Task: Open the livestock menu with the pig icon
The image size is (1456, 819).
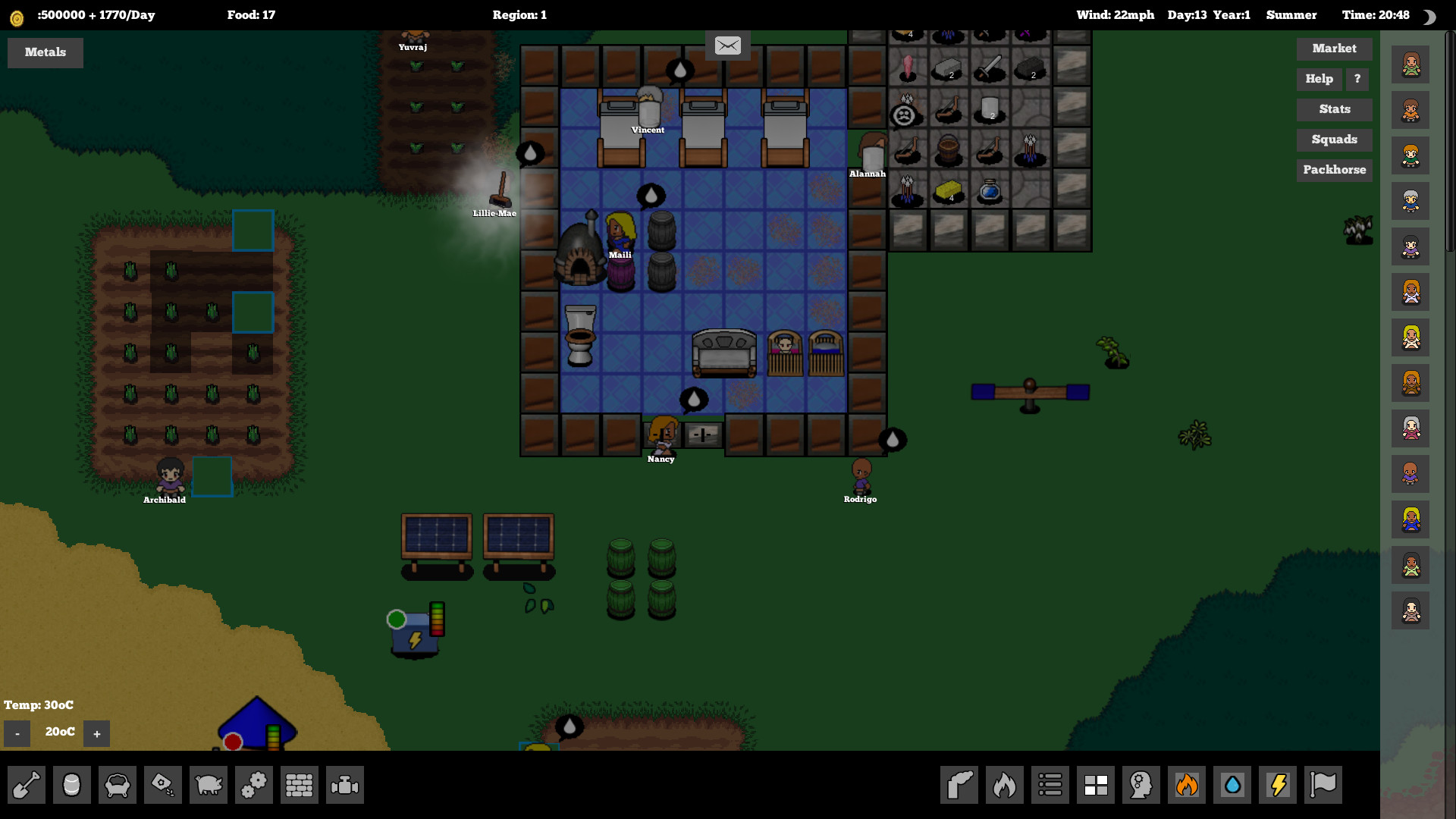Action: click(209, 785)
